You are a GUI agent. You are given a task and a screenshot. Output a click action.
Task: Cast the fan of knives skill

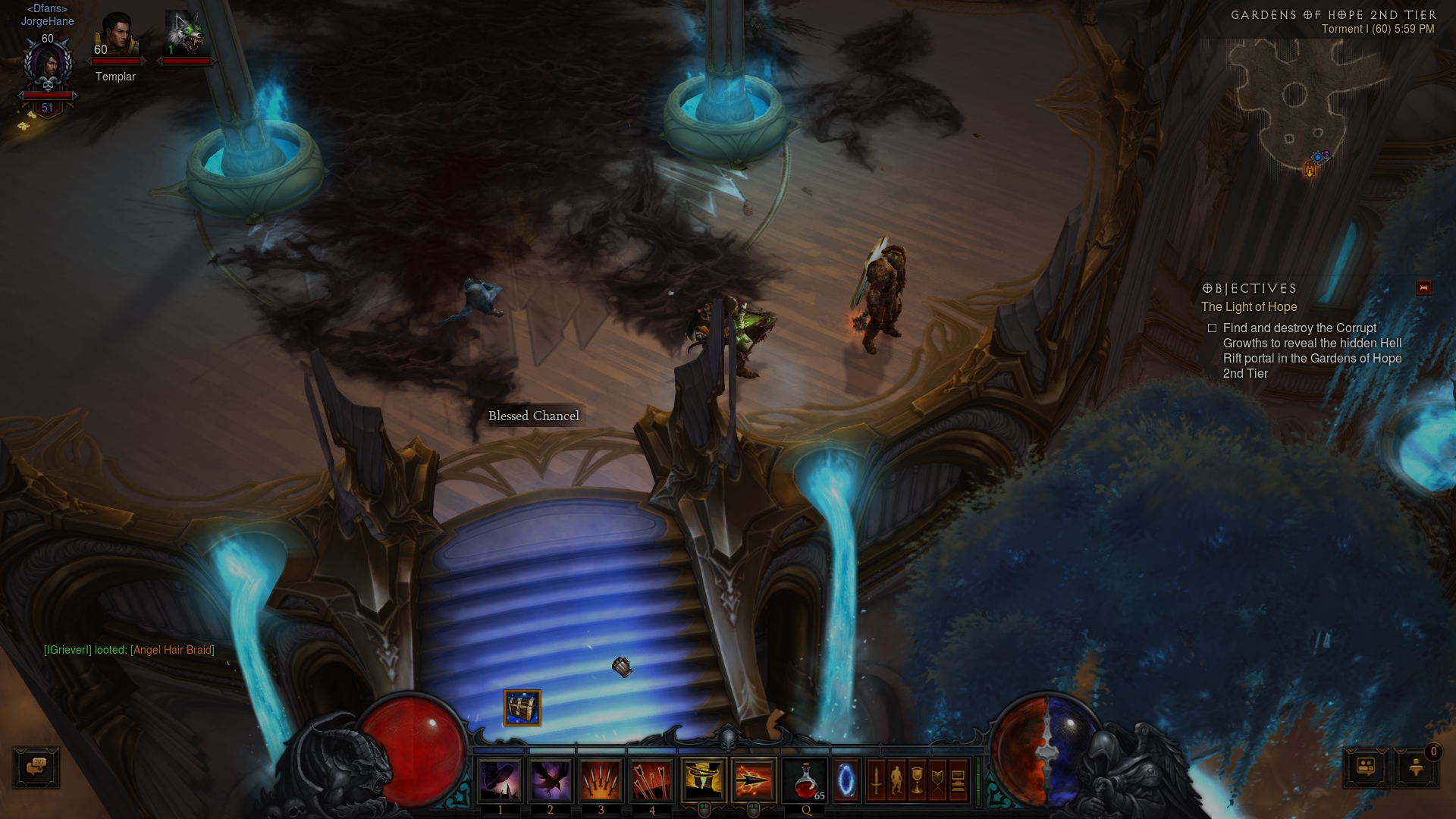click(601, 780)
